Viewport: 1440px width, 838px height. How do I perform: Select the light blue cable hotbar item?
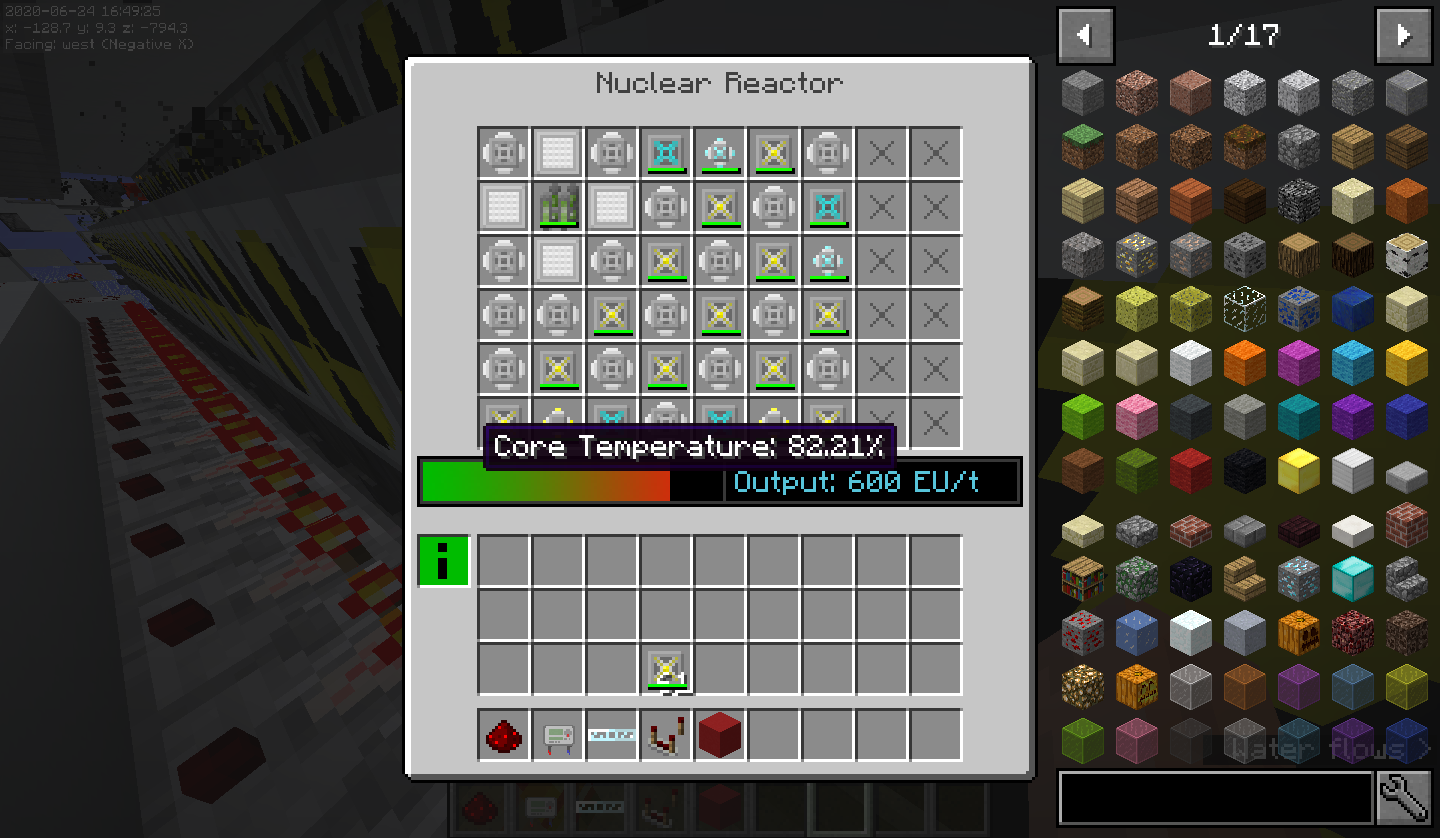pyautogui.click(x=612, y=736)
